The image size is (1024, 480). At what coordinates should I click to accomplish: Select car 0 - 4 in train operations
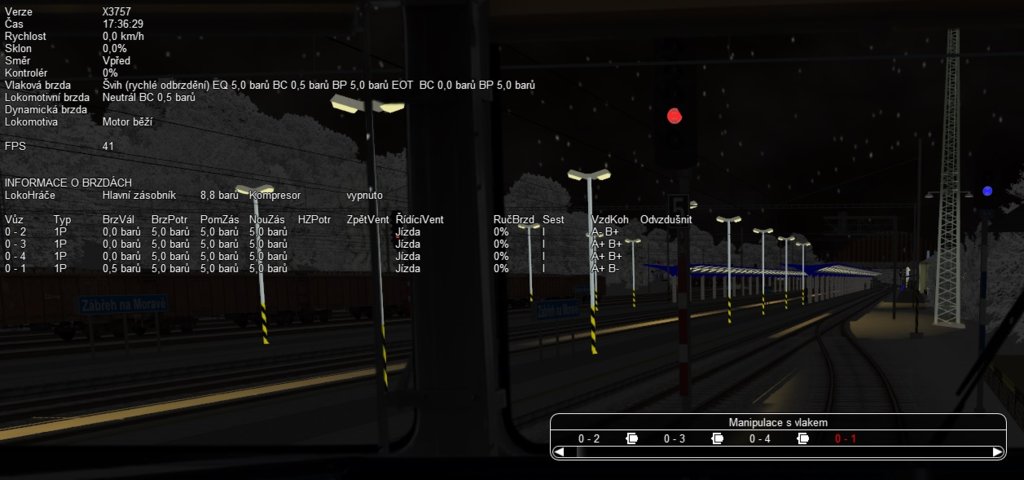coord(760,438)
